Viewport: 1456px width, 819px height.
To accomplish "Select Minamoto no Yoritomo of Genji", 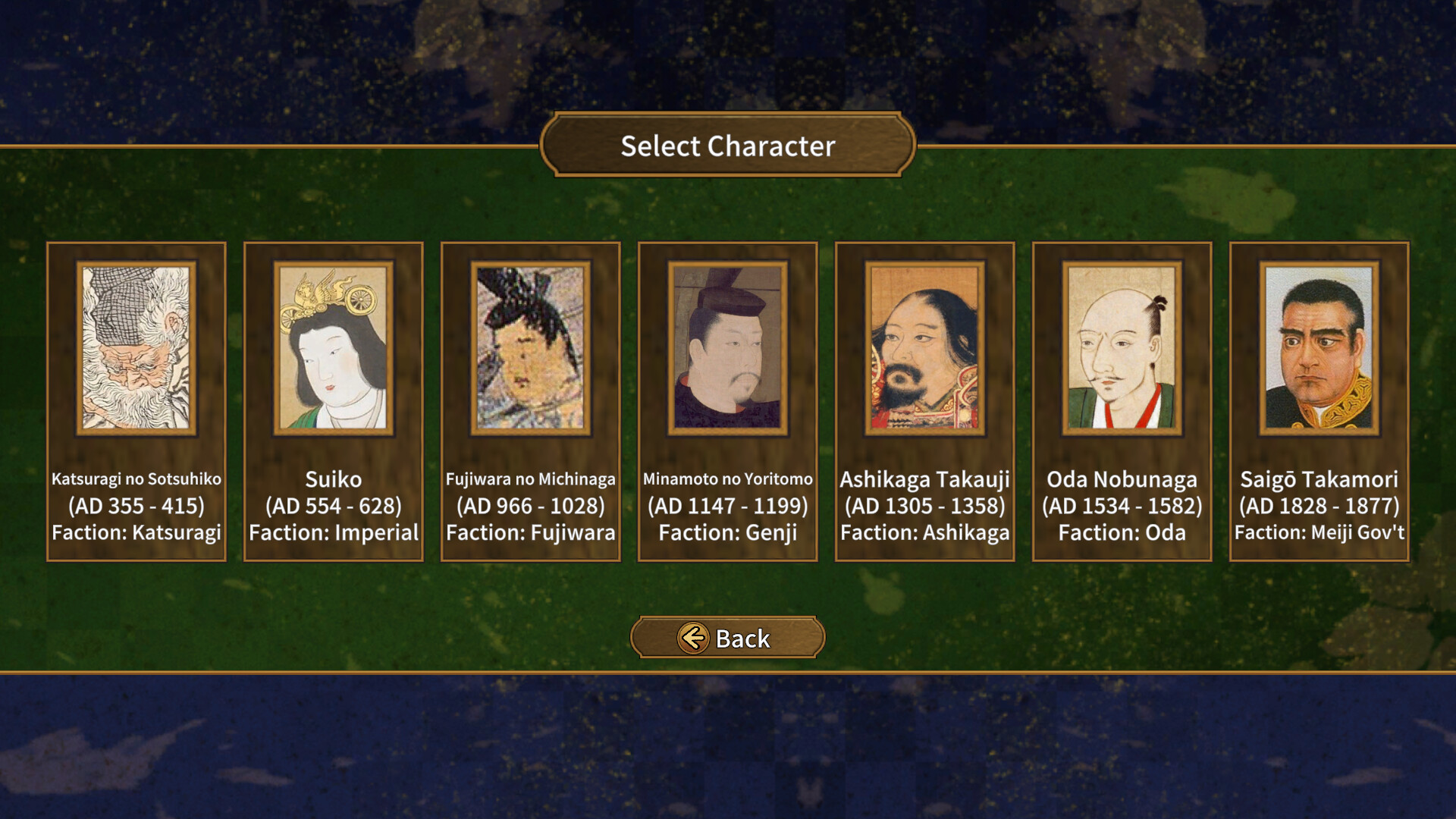I will tap(728, 402).
